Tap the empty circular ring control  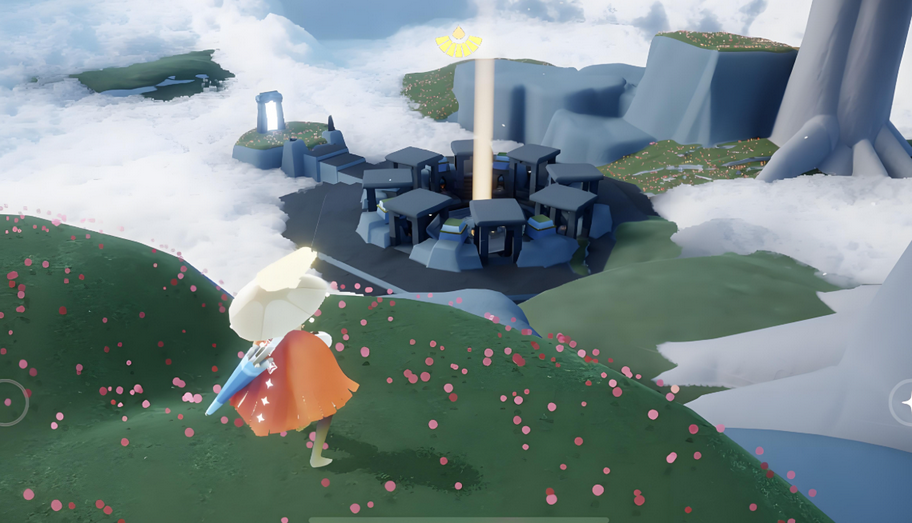[9, 402]
